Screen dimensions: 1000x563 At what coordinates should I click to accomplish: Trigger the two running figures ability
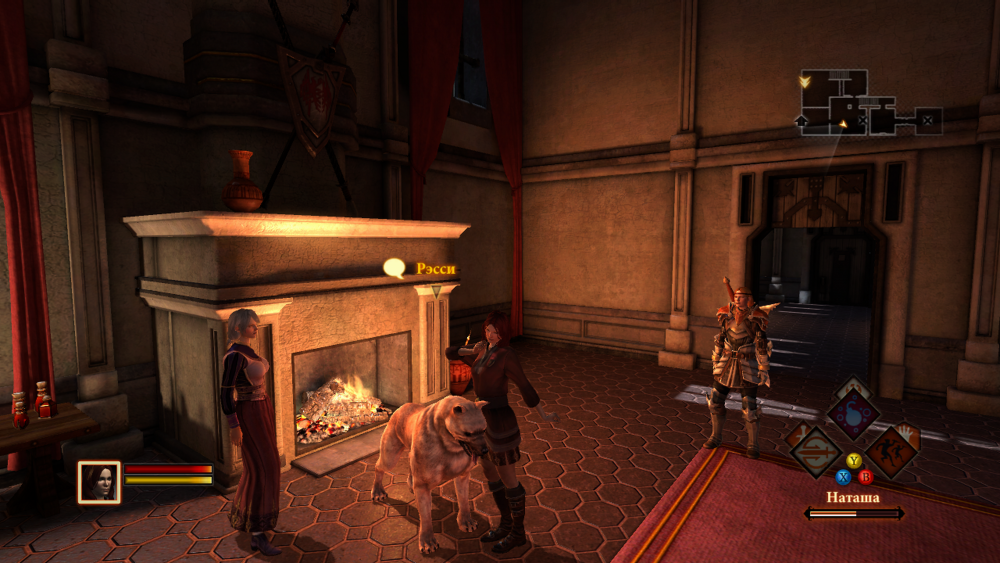coord(891,450)
